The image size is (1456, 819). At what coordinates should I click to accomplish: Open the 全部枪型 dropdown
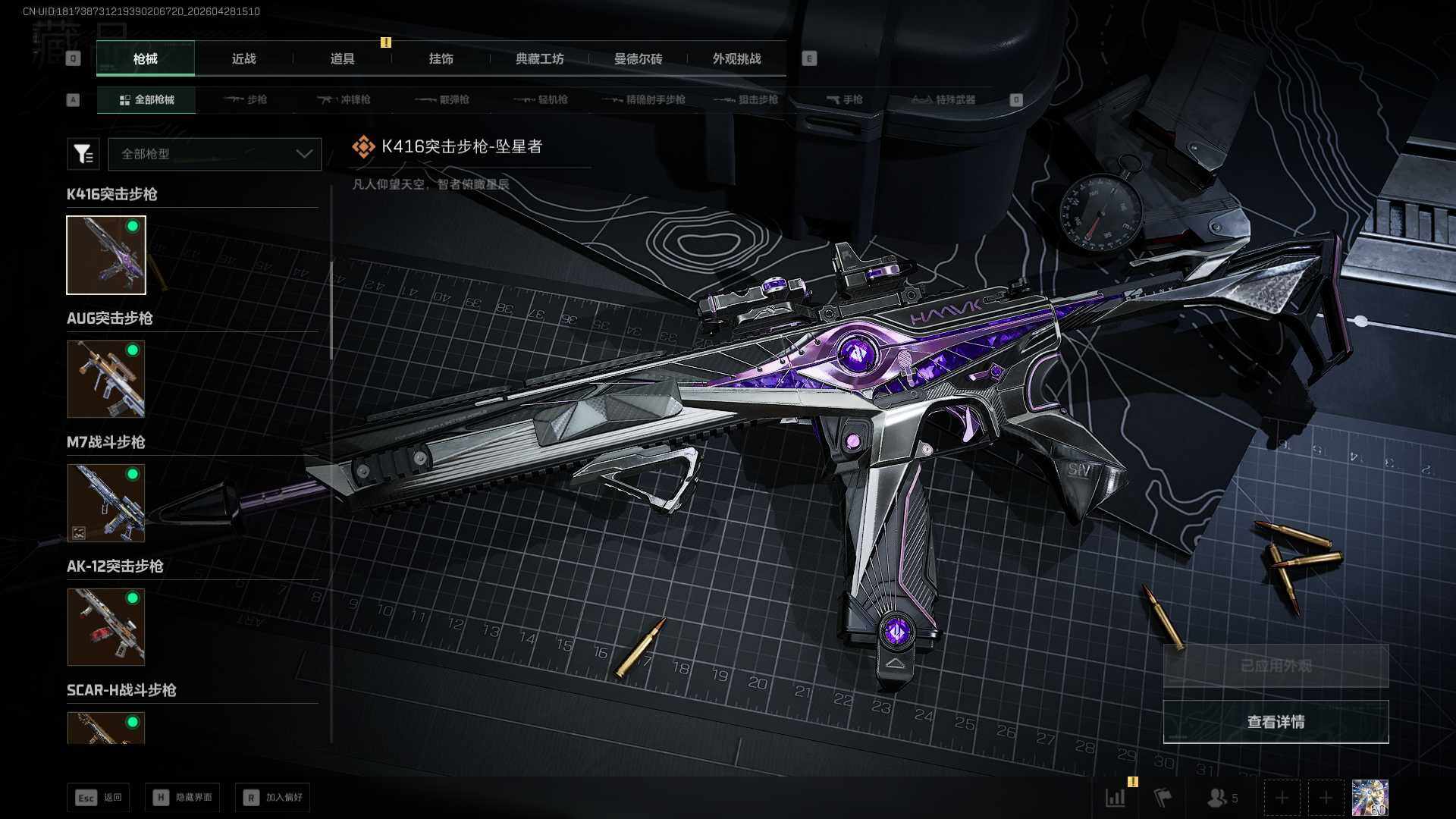[215, 154]
